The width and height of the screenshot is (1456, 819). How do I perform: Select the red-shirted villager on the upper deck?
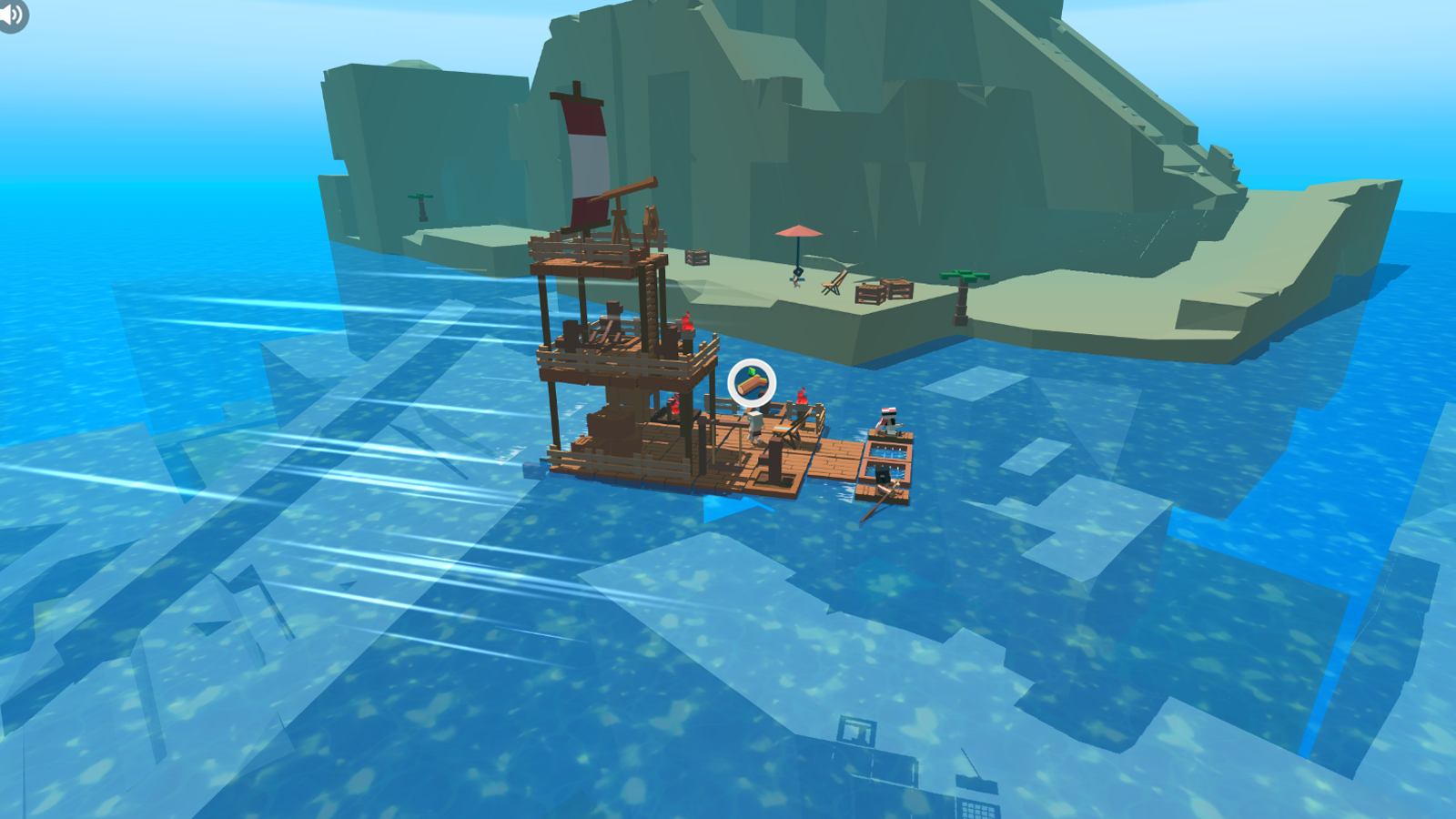coord(685,324)
